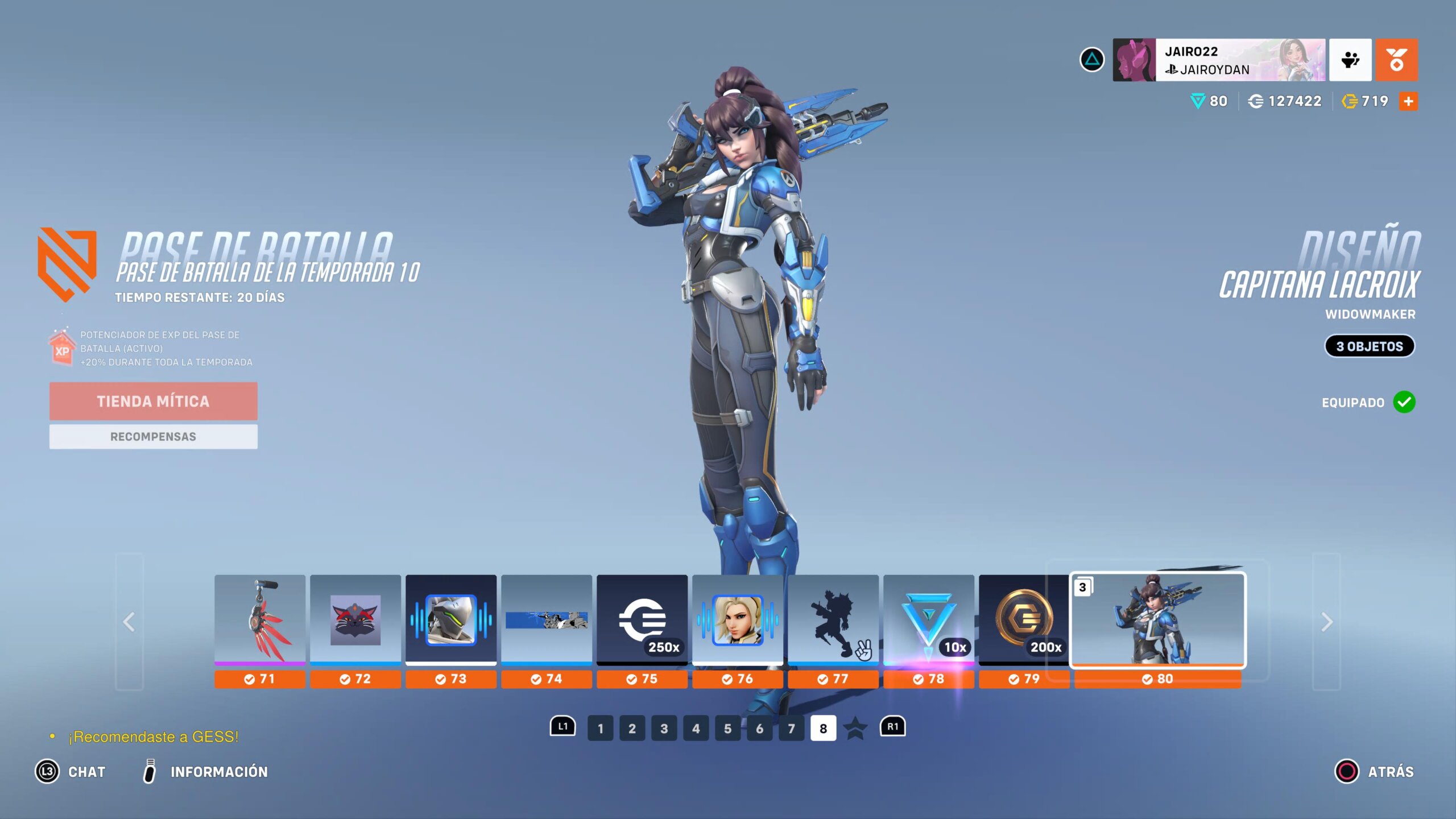Switch to battle pass page 1

coord(600,729)
